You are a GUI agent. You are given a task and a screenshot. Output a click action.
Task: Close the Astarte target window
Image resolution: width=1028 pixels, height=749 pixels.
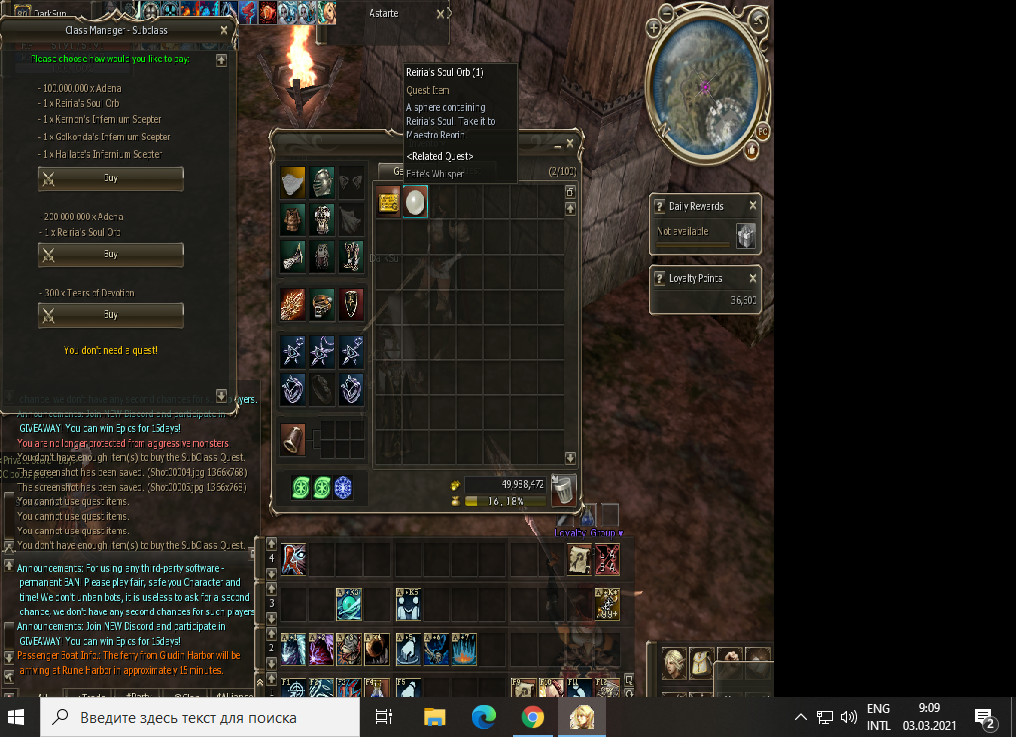pyautogui.click(x=441, y=14)
